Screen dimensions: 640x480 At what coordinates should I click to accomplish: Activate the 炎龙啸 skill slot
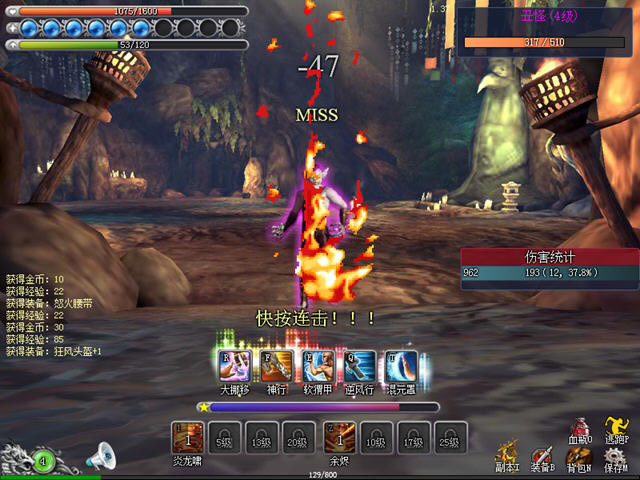tap(188, 437)
